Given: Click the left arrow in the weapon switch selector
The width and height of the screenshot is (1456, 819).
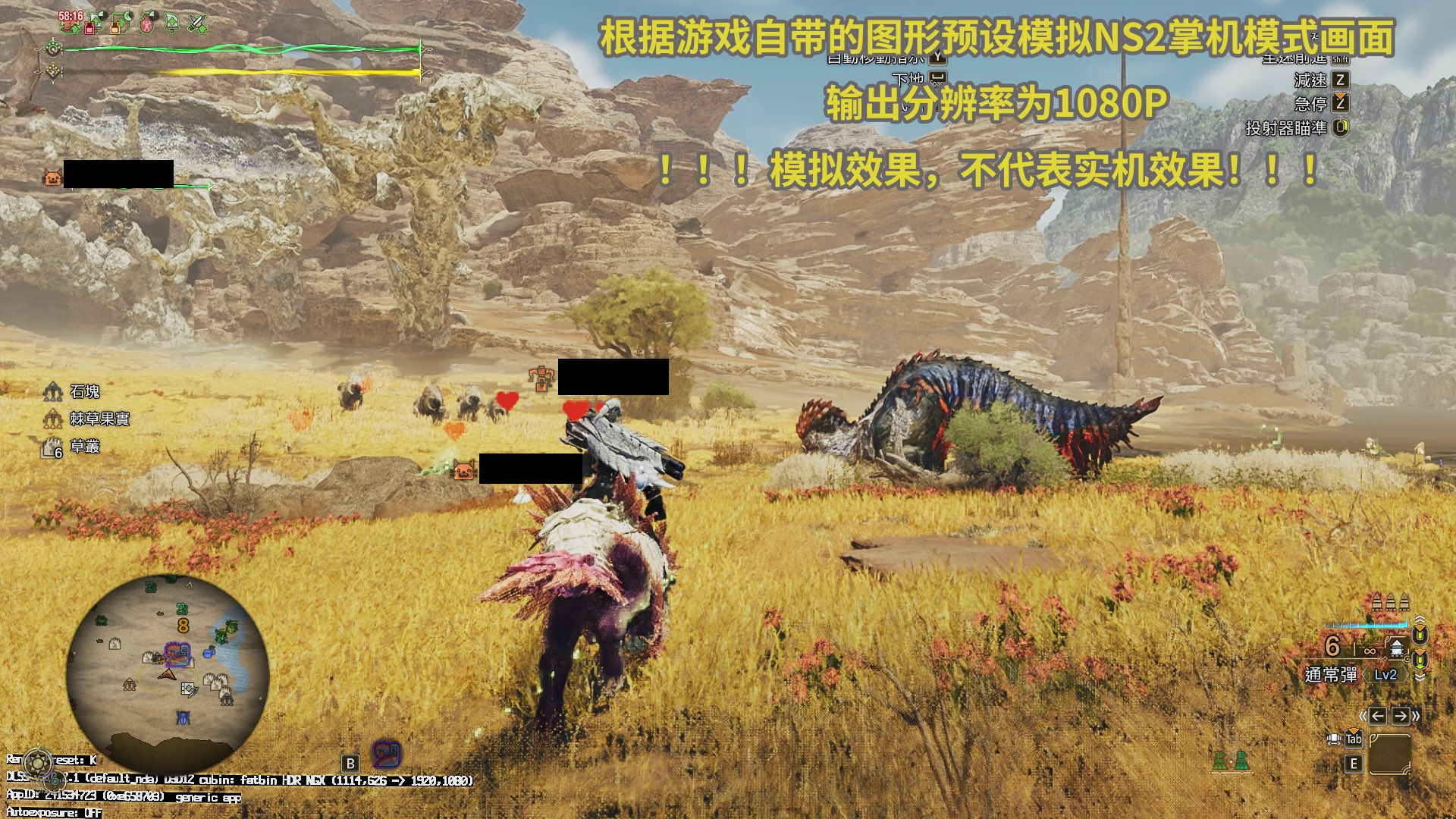Looking at the screenshot, I should (x=1379, y=716).
